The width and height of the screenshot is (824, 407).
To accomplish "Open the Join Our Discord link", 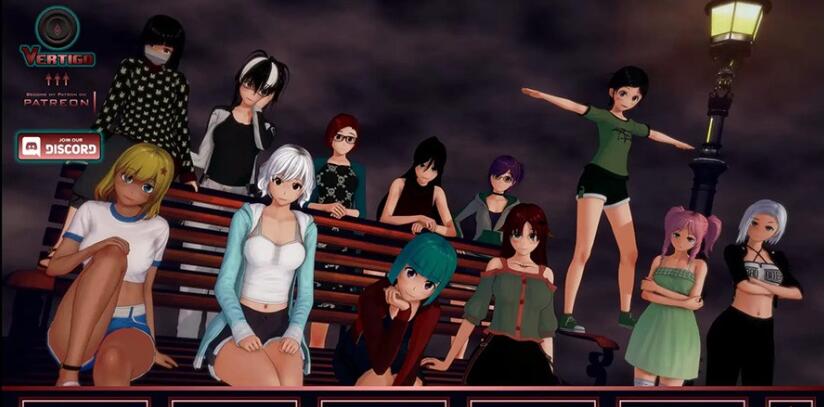I will coord(60,147).
